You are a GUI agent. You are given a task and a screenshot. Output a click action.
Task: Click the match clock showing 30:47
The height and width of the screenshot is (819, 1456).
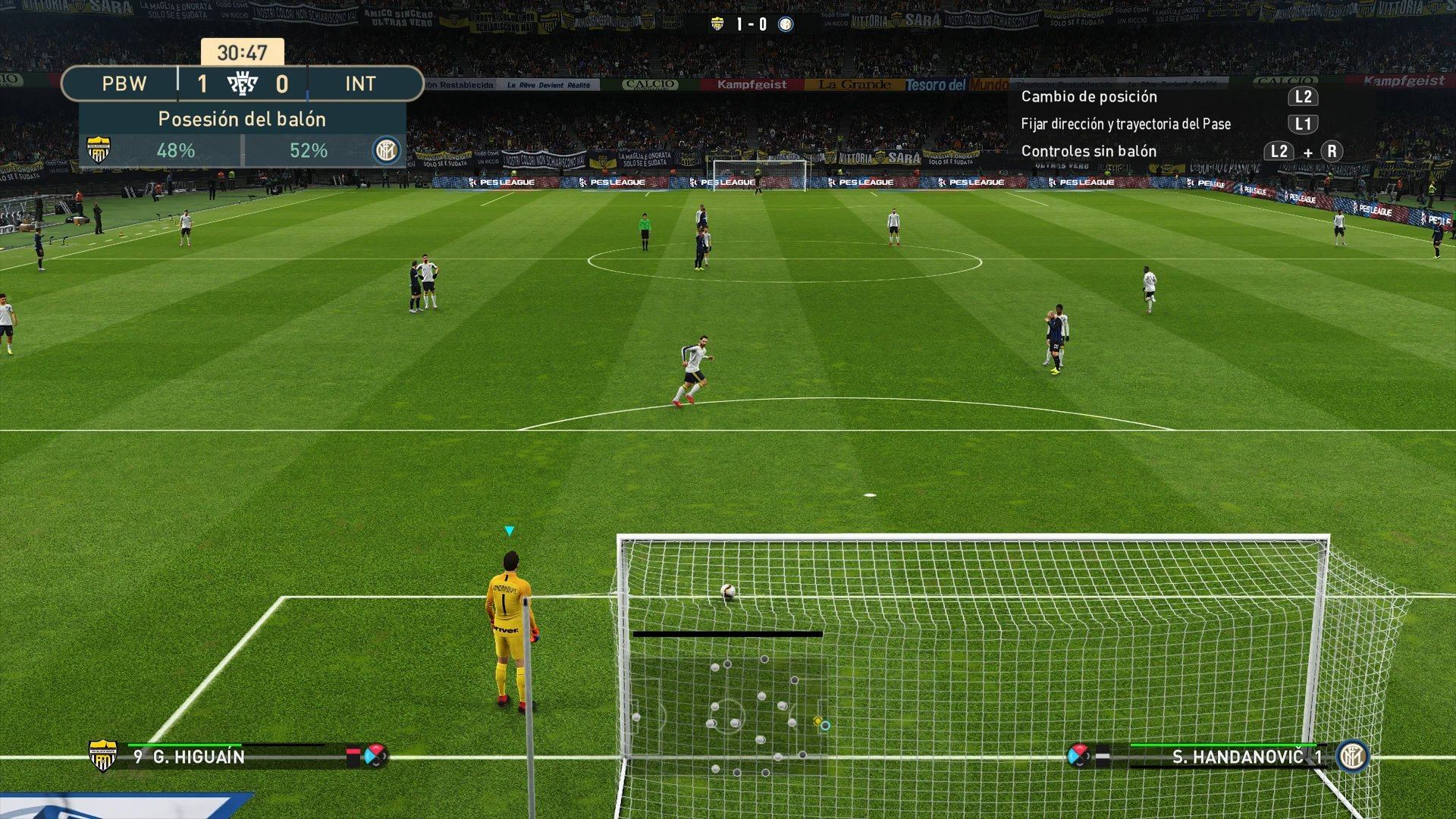point(241,53)
